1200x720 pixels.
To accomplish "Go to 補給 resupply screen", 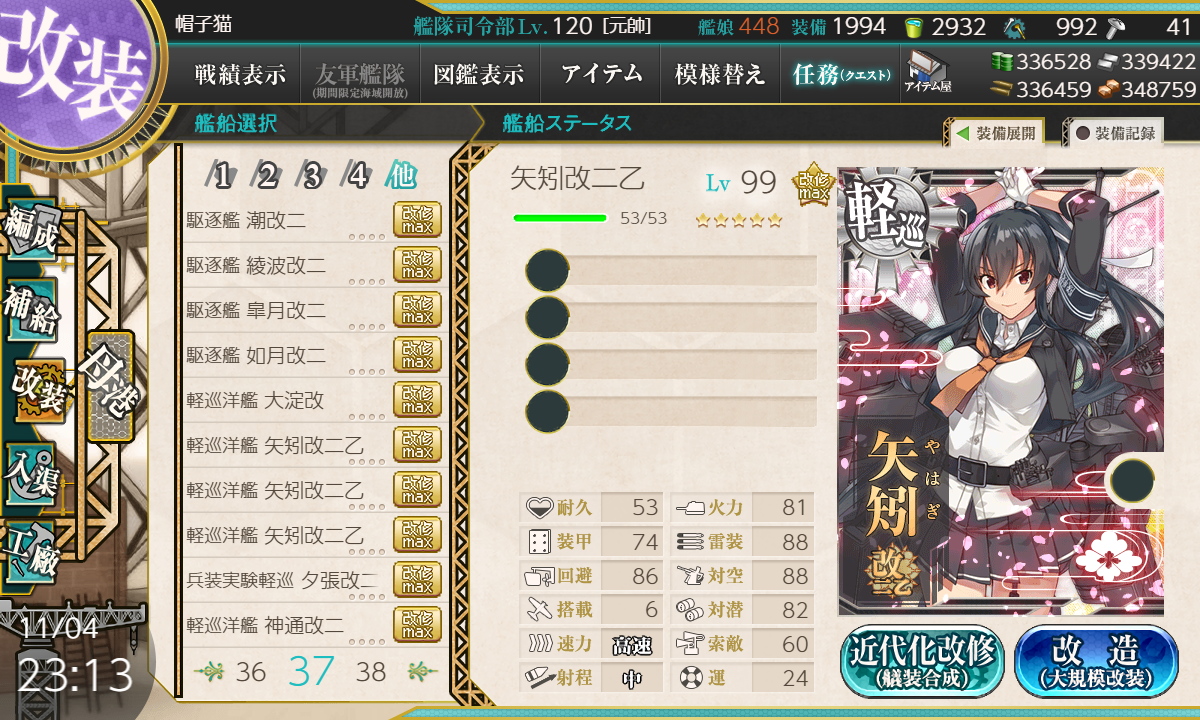I will (30, 310).
